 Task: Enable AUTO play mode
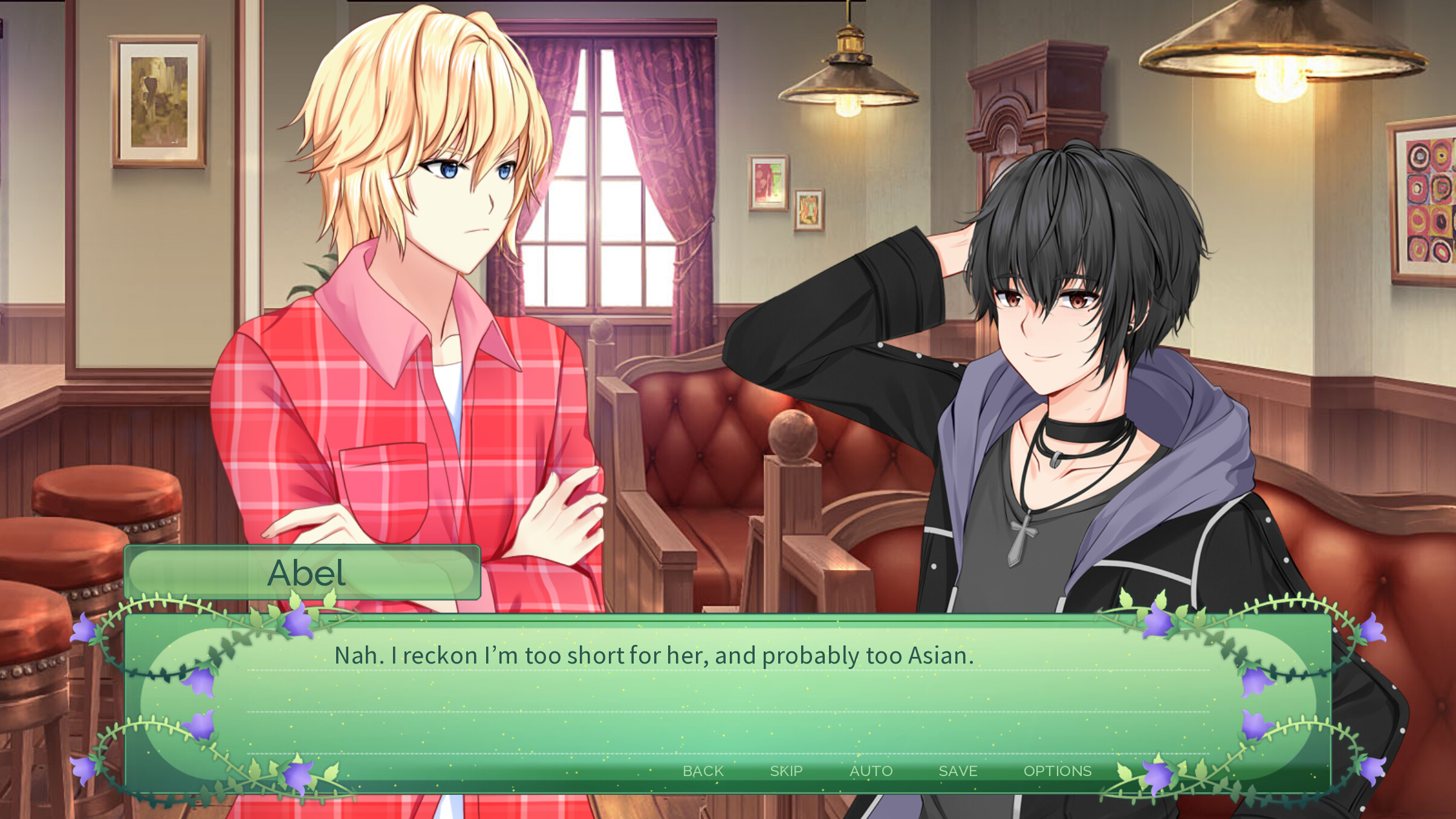click(871, 771)
